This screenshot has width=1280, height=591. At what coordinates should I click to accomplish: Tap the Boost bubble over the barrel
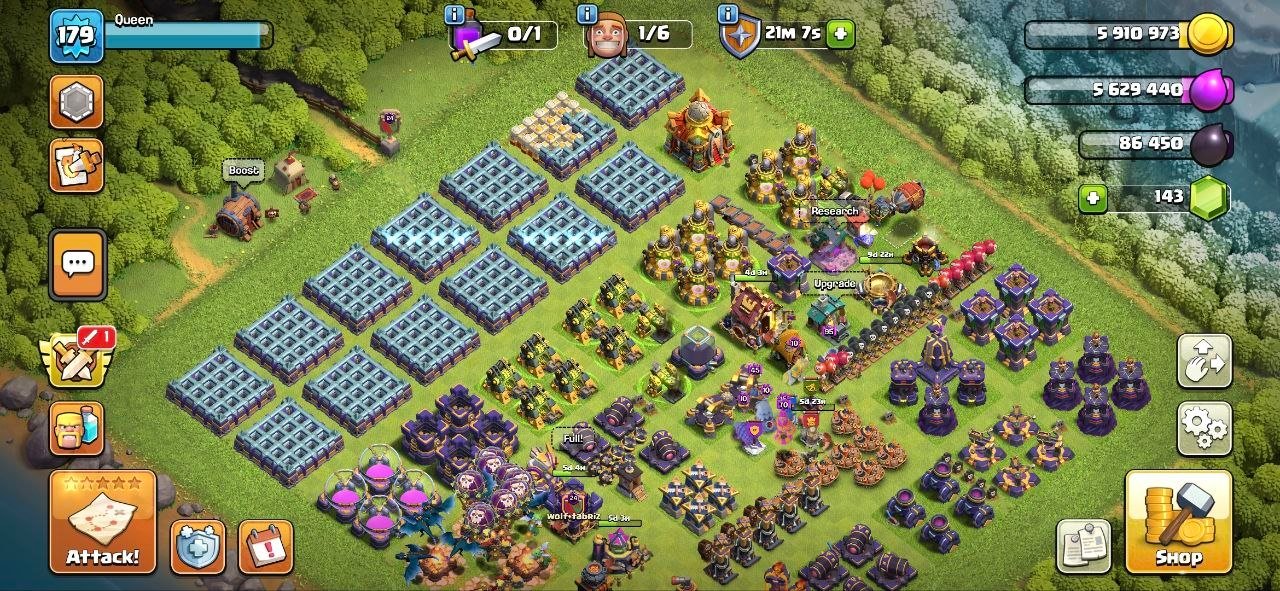click(x=243, y=171)
